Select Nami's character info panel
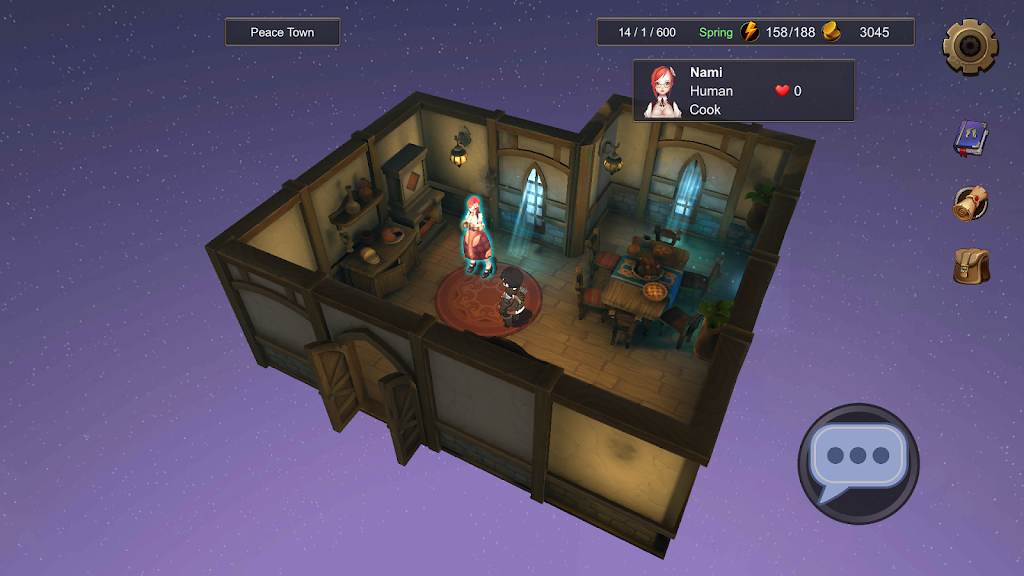 tap(743, 91)
